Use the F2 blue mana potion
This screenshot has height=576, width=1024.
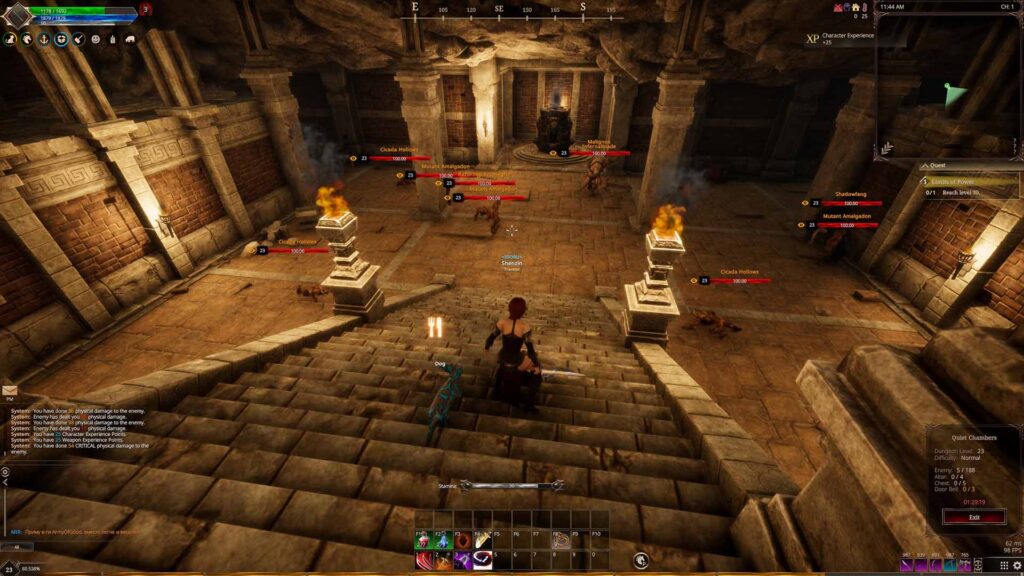[442, 541]
